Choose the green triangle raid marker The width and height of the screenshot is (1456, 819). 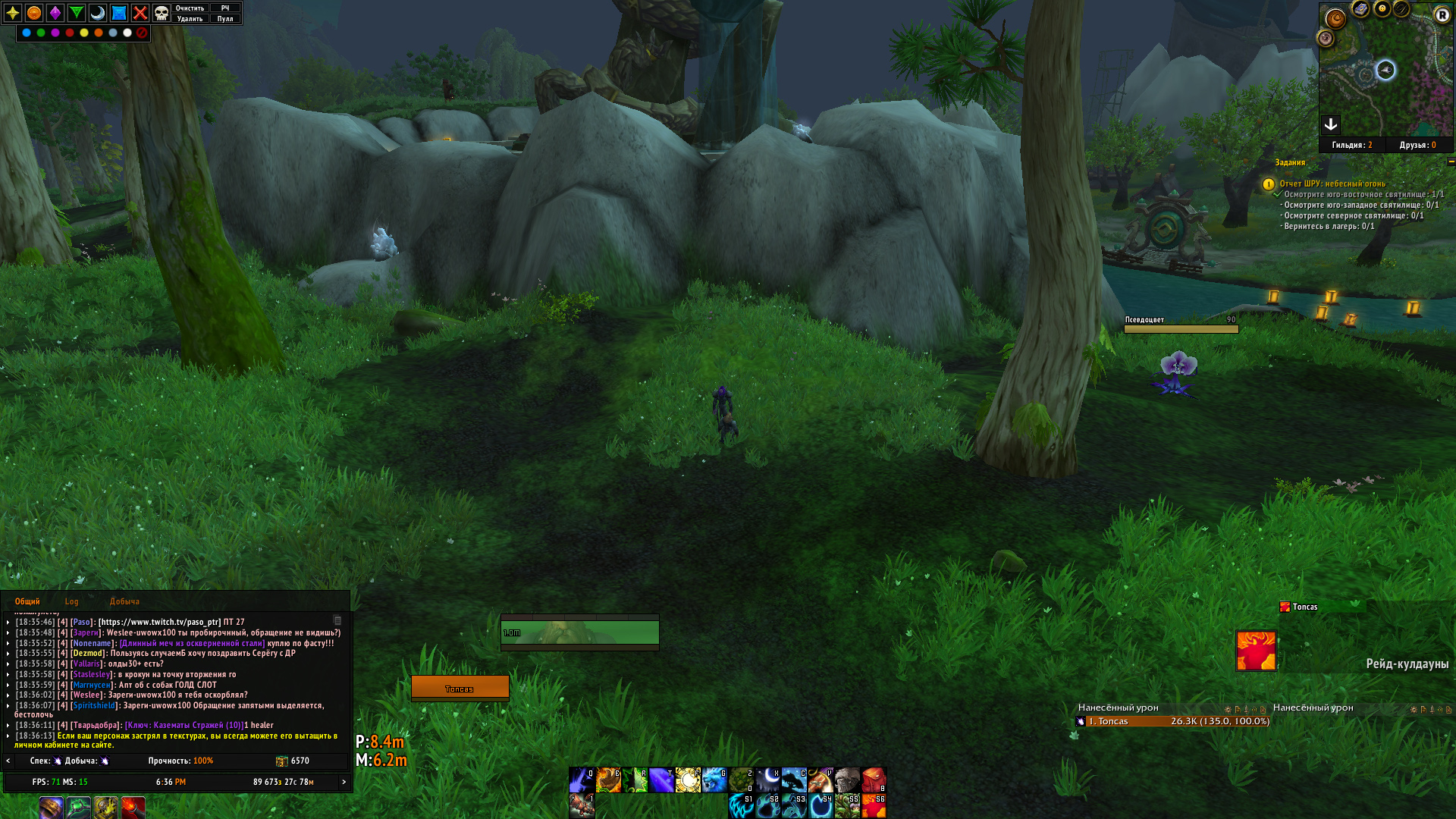77,13
